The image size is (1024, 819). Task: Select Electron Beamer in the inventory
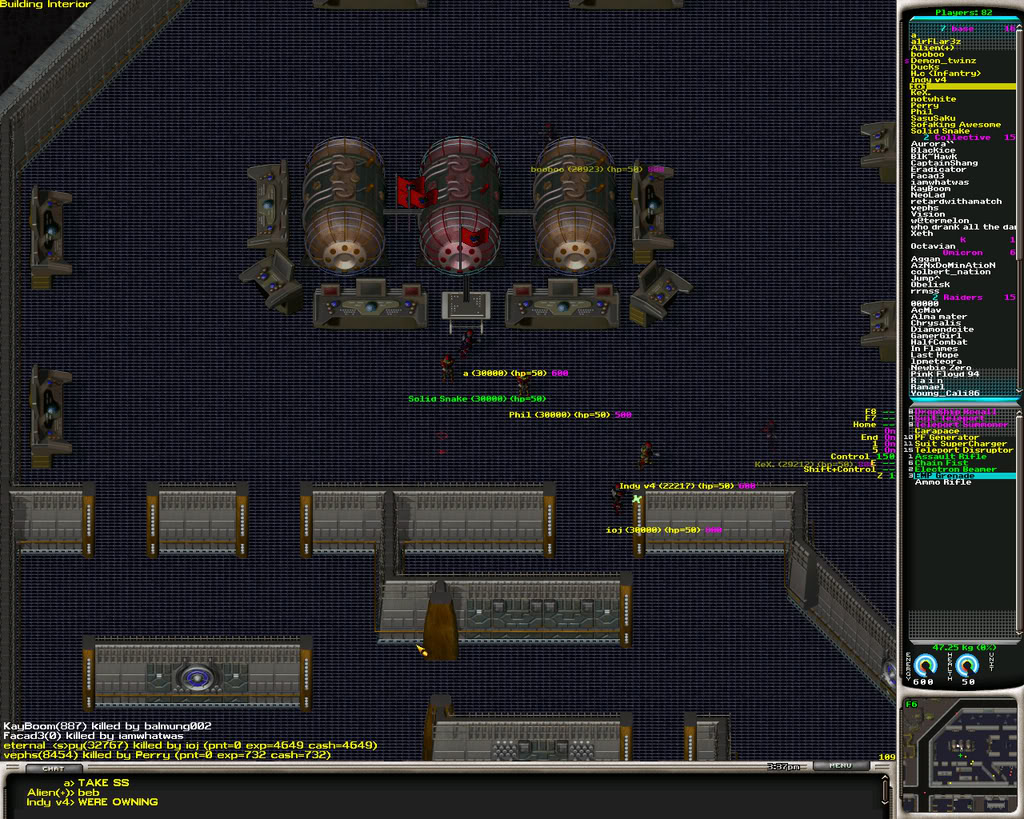pyautogui.click(x=955, y=470)
